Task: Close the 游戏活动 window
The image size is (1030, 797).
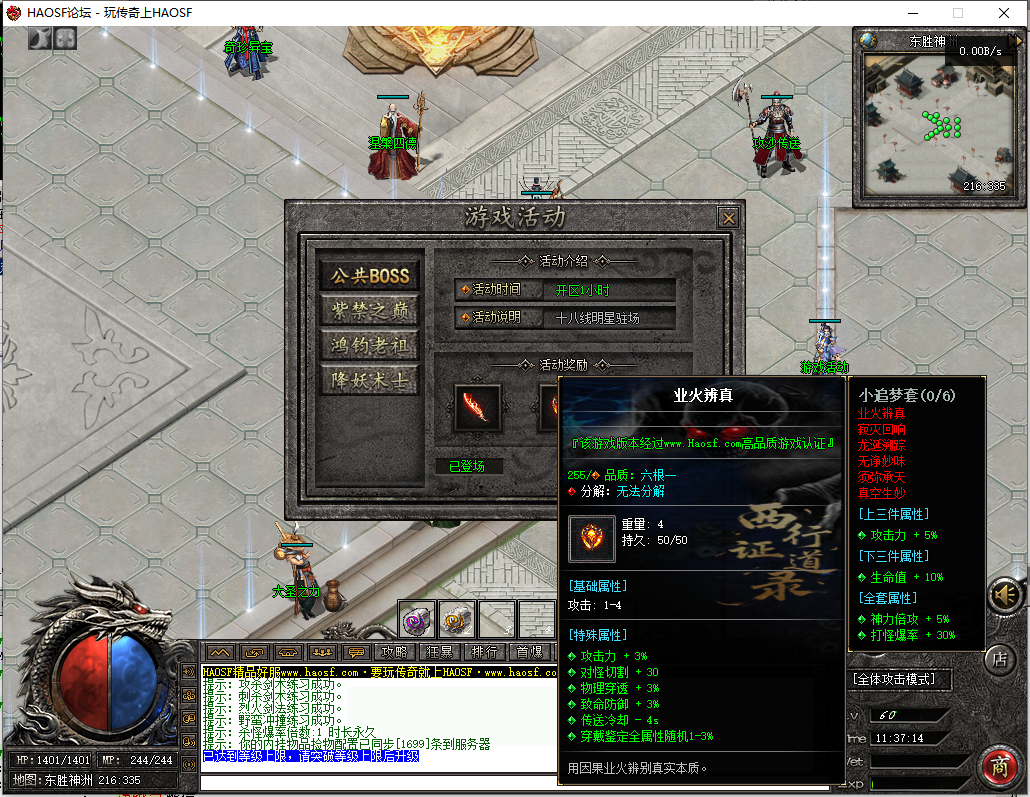Action: [729, 218]
